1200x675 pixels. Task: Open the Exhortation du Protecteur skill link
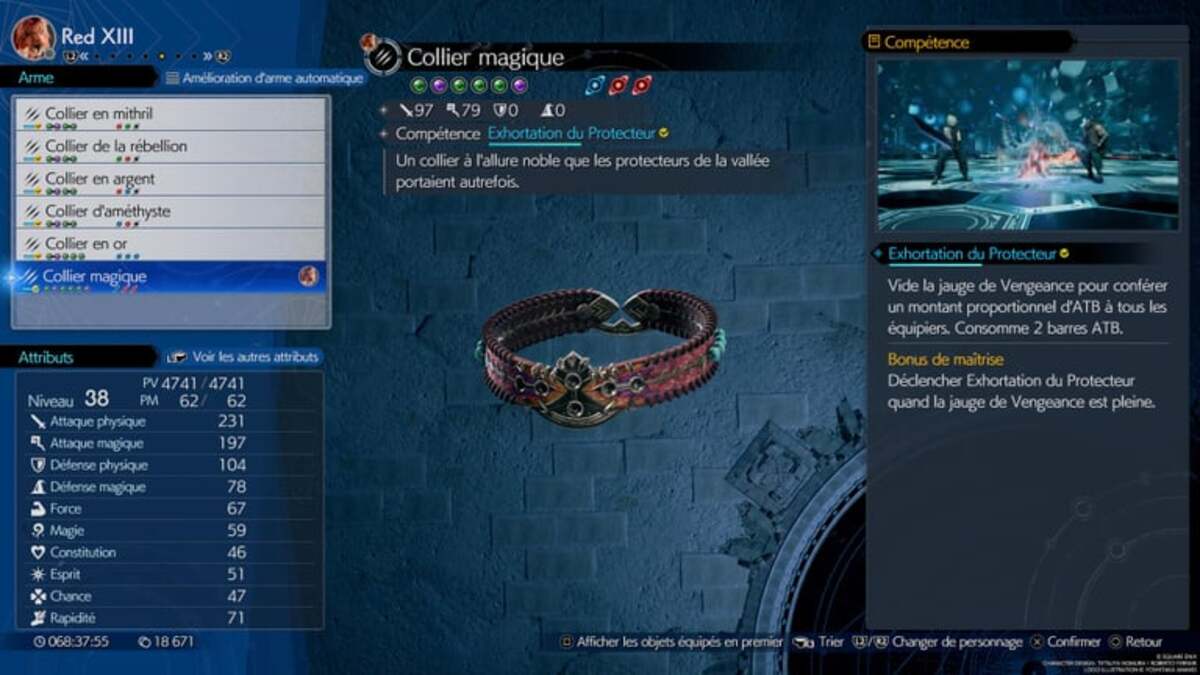coord(571,133)
